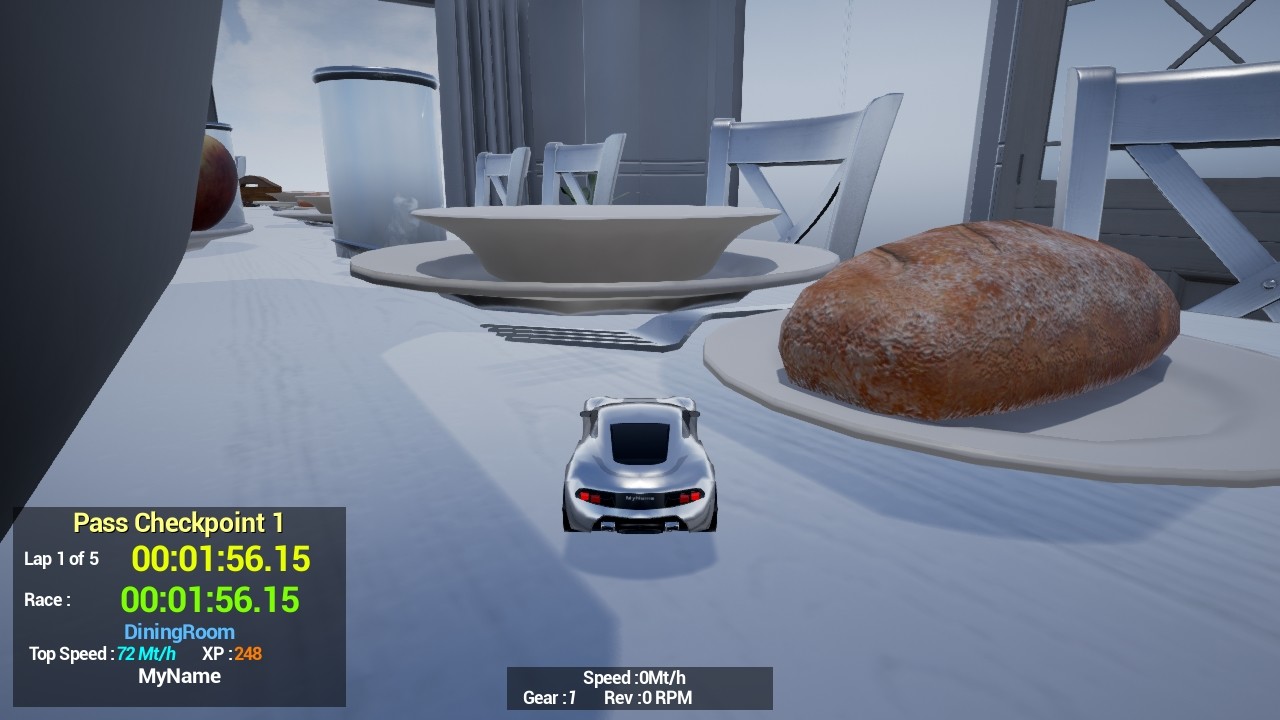This screenshot has height=720, width=1280.
Task: Click the tall canister on the left
Action: click(x=375, y=150)
